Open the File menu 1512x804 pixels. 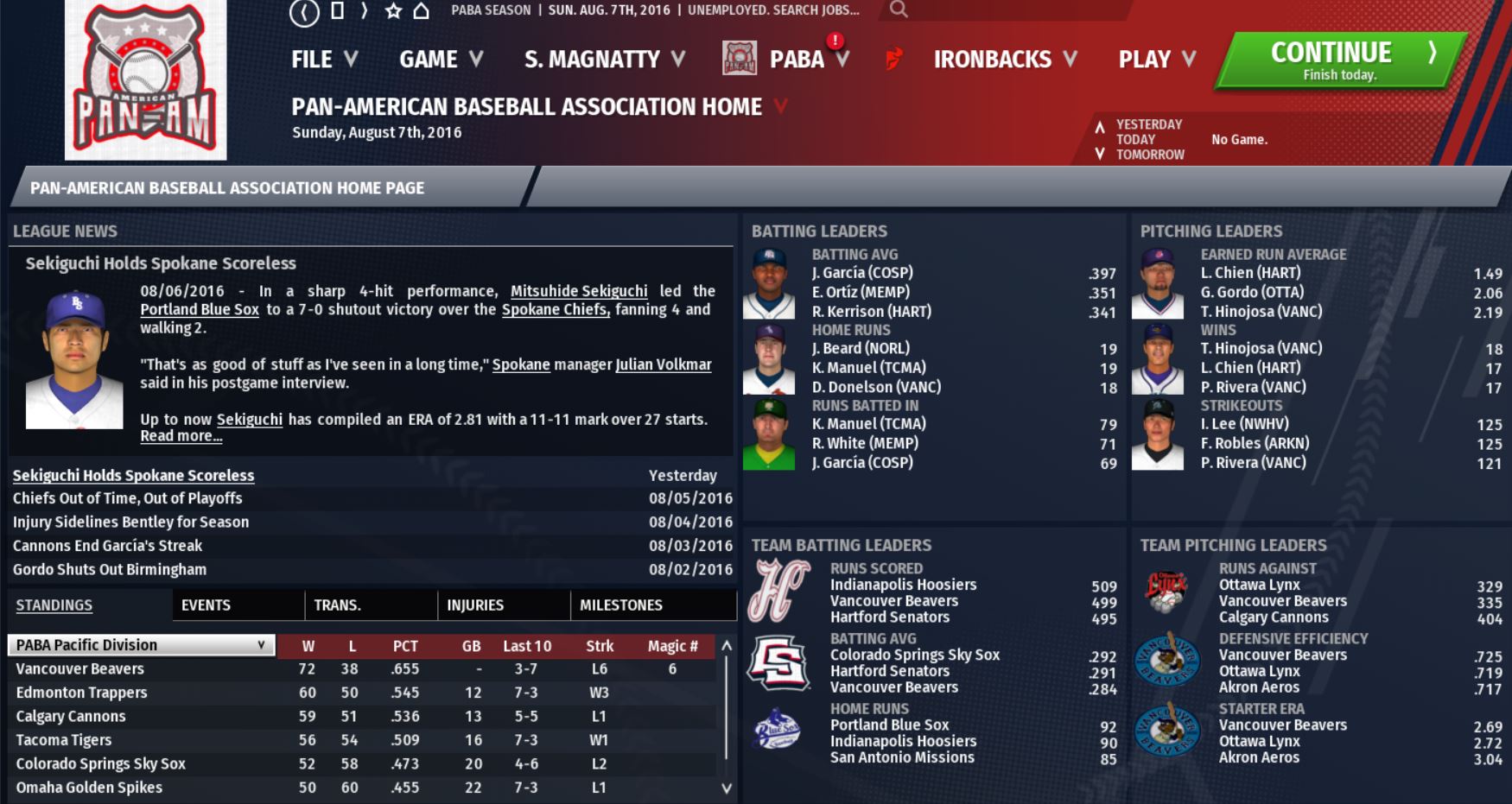point(324,60)
